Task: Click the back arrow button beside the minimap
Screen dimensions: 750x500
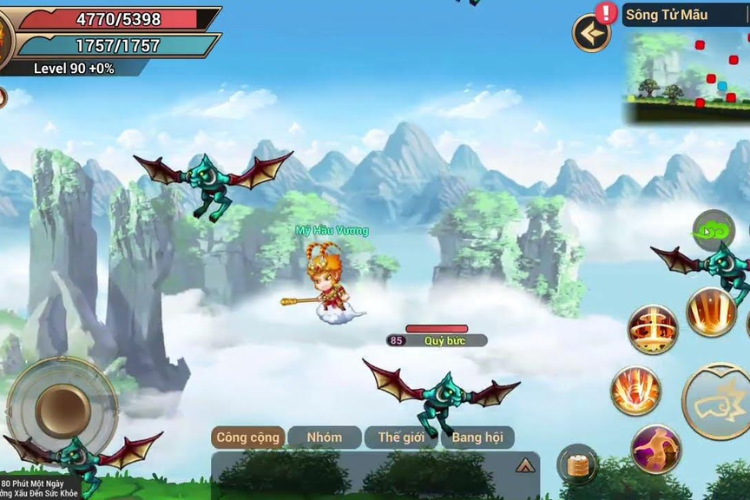Action: [592, 34]
